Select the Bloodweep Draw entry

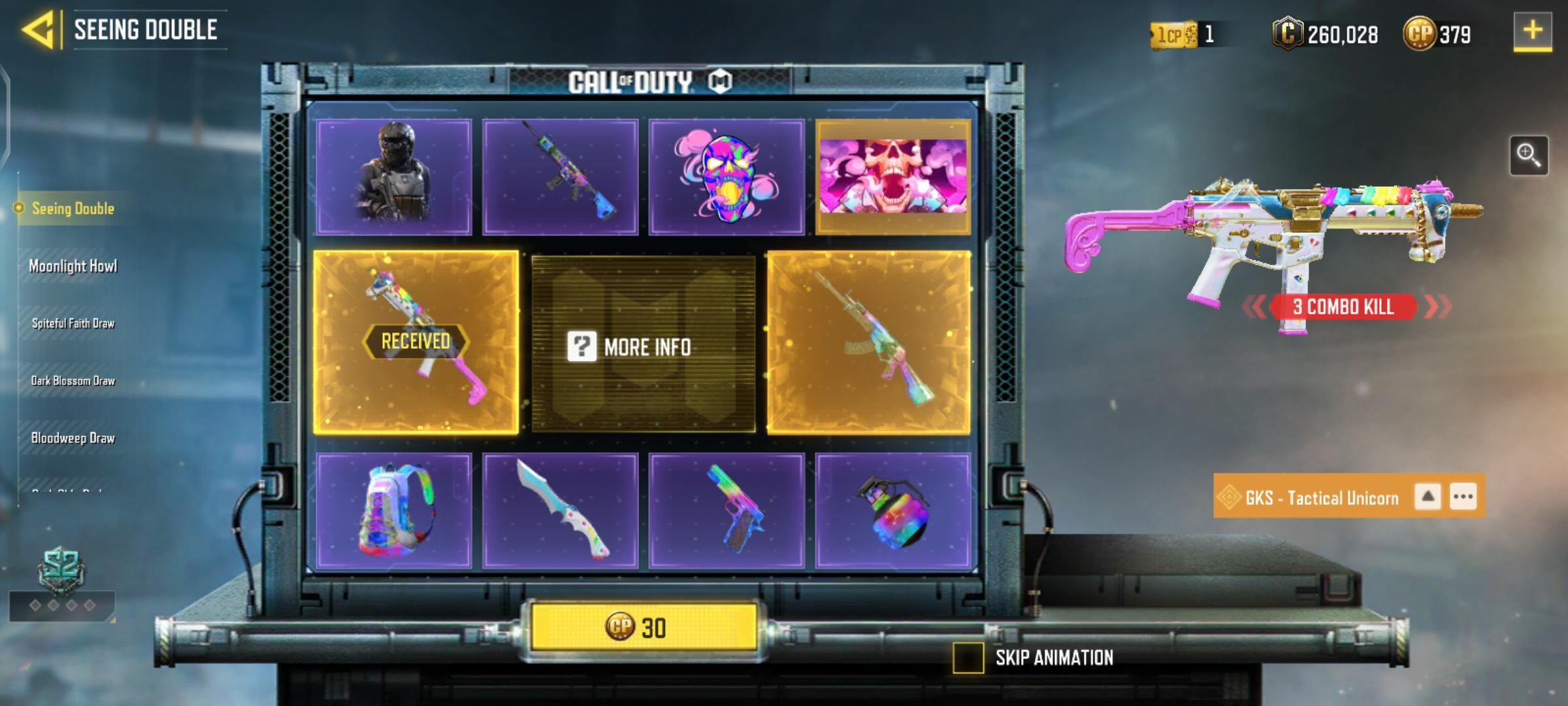click(x=72, y=438)
